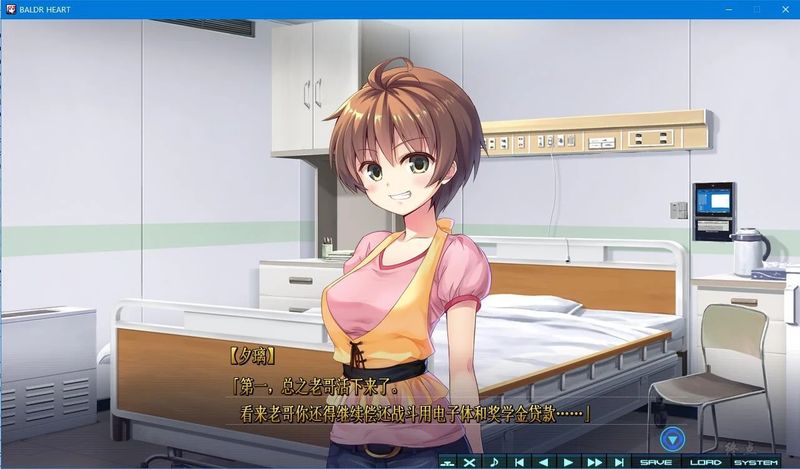This screenshot has width=800, height=469.
Task: Open the SYSTEM menu
Action: point(756,462)
